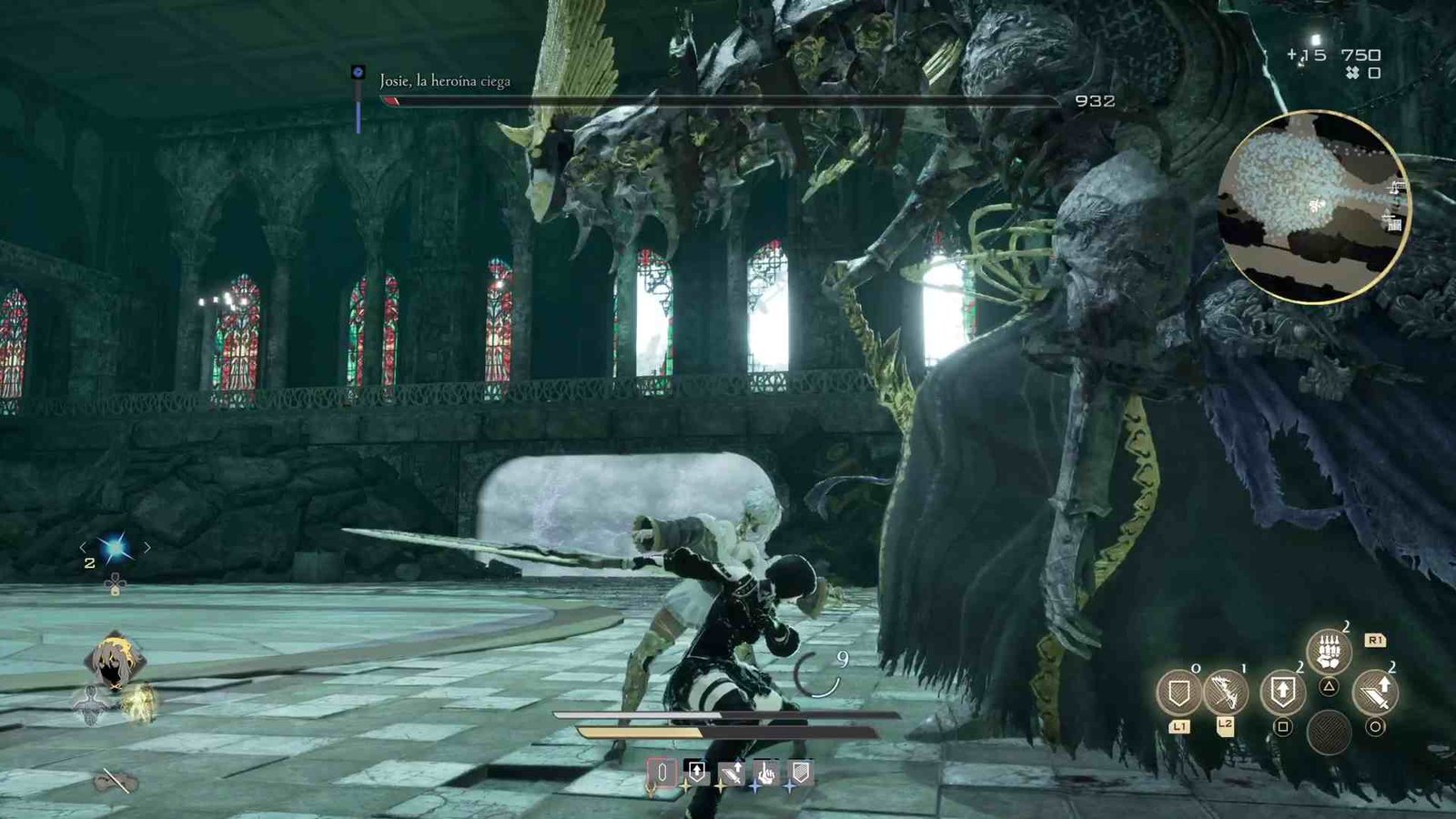1456x819 pixels.
Task: Select the pointing hand status icon
Action: coord(765,774)
